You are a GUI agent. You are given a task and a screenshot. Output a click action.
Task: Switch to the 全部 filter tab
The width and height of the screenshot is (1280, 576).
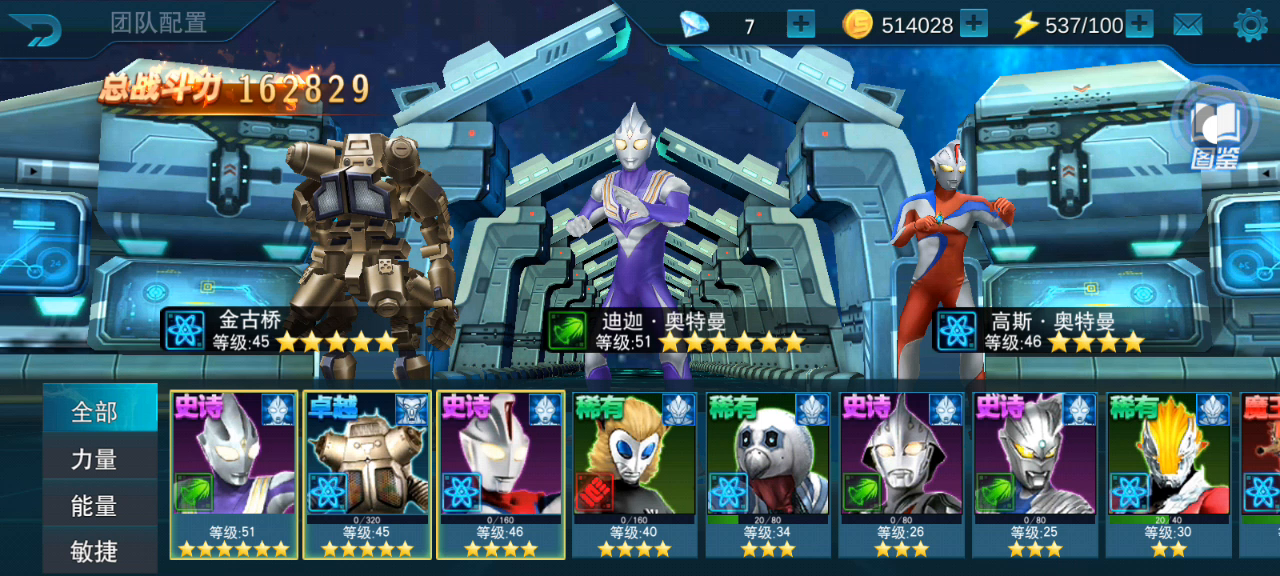tap(97, 411)
